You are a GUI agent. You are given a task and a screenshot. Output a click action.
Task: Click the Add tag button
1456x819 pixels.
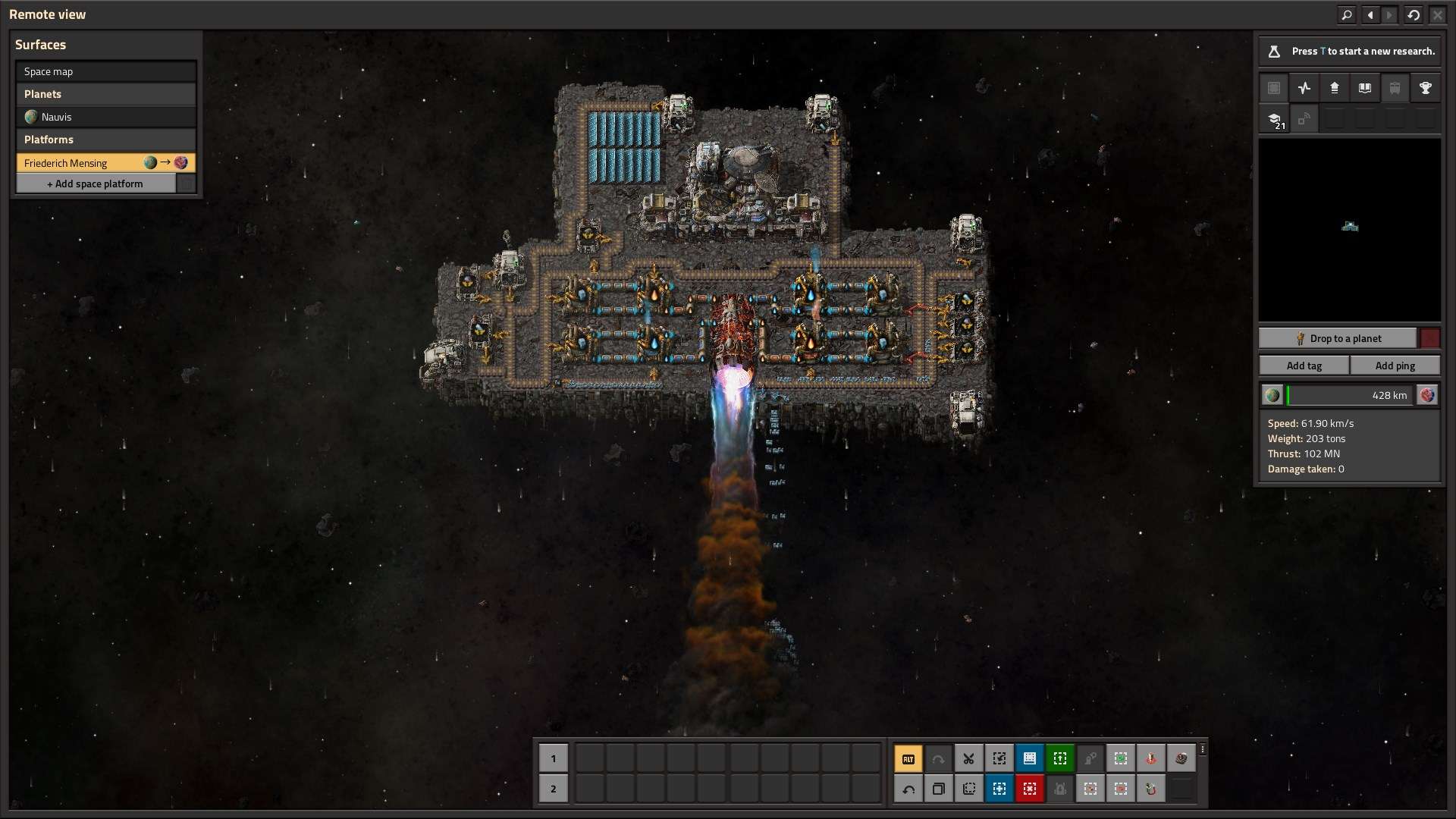pyautogui.click(x=1304, y=366)
